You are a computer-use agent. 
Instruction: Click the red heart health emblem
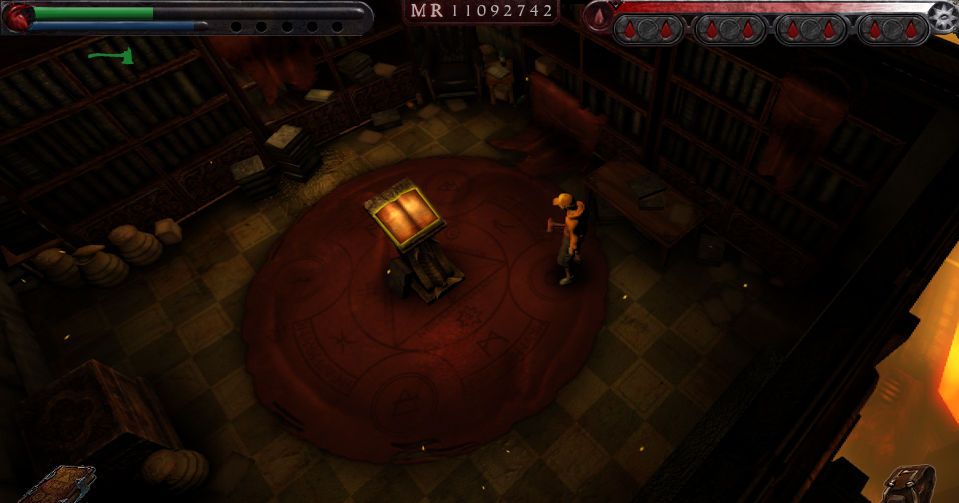click(x=18, y=16)
